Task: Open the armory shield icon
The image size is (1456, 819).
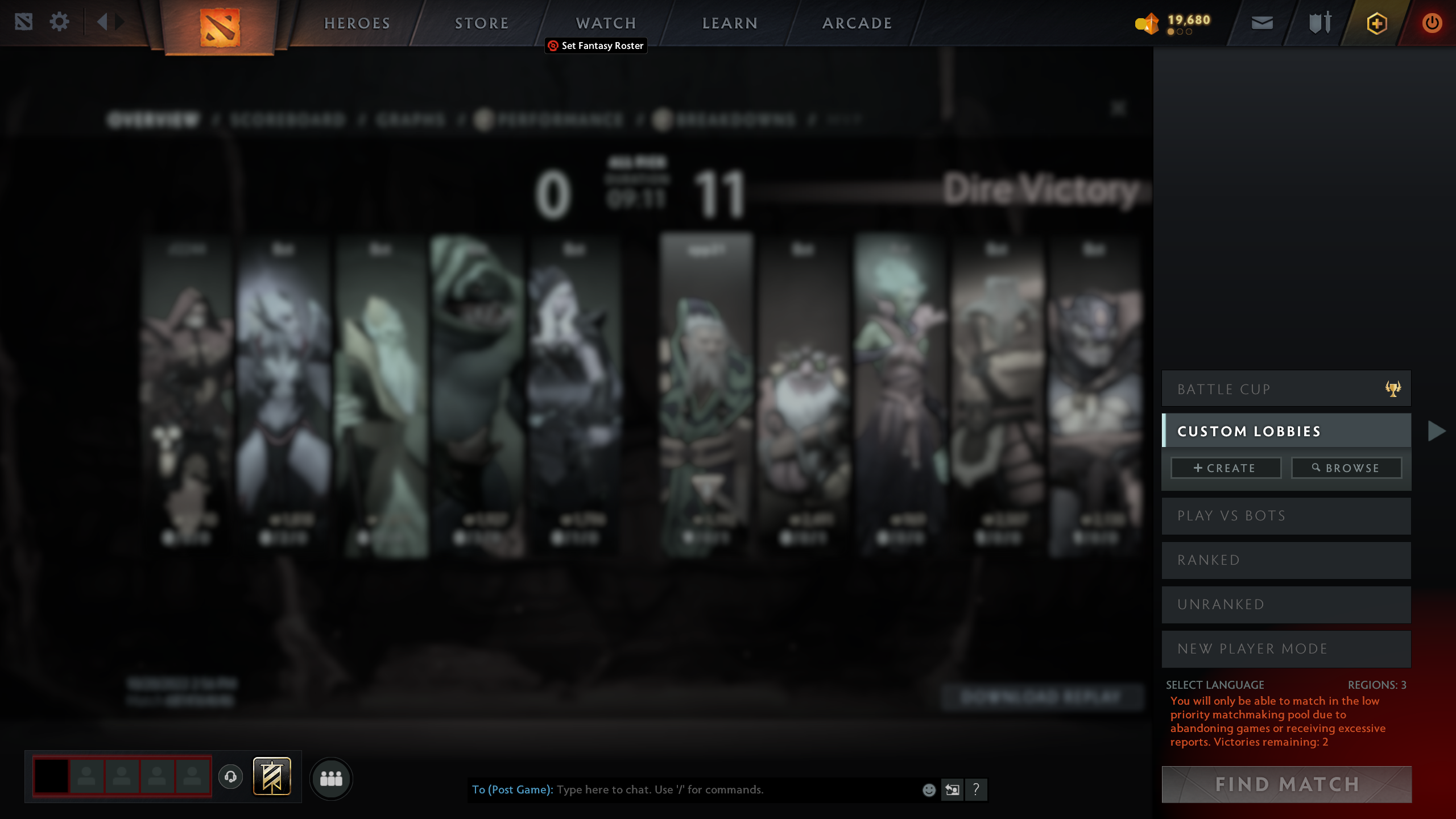Action: click(x=1319, y=23)
